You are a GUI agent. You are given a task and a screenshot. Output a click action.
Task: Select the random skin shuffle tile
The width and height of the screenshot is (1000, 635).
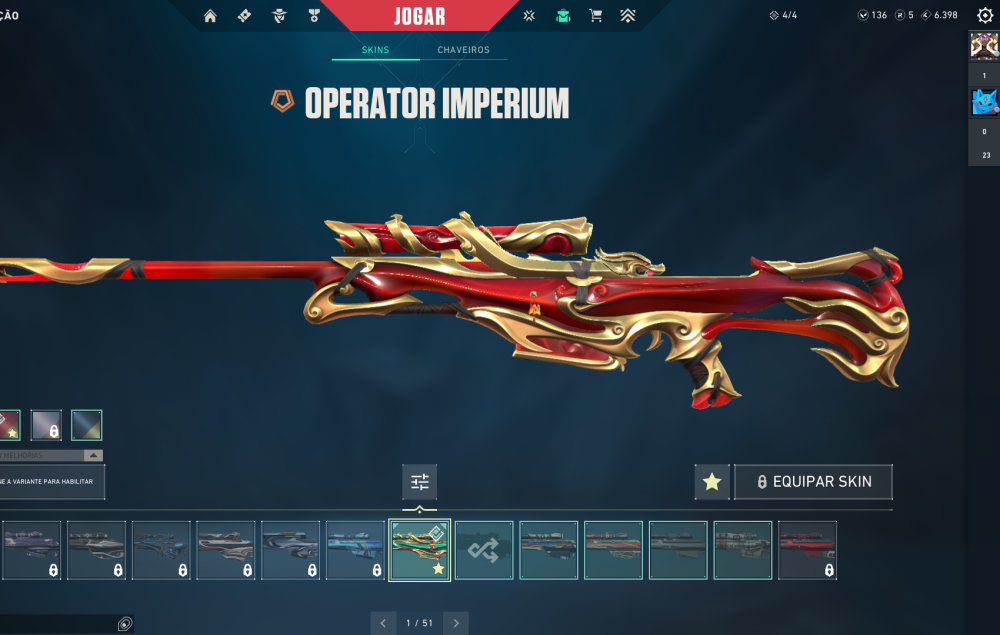(484, 550)
